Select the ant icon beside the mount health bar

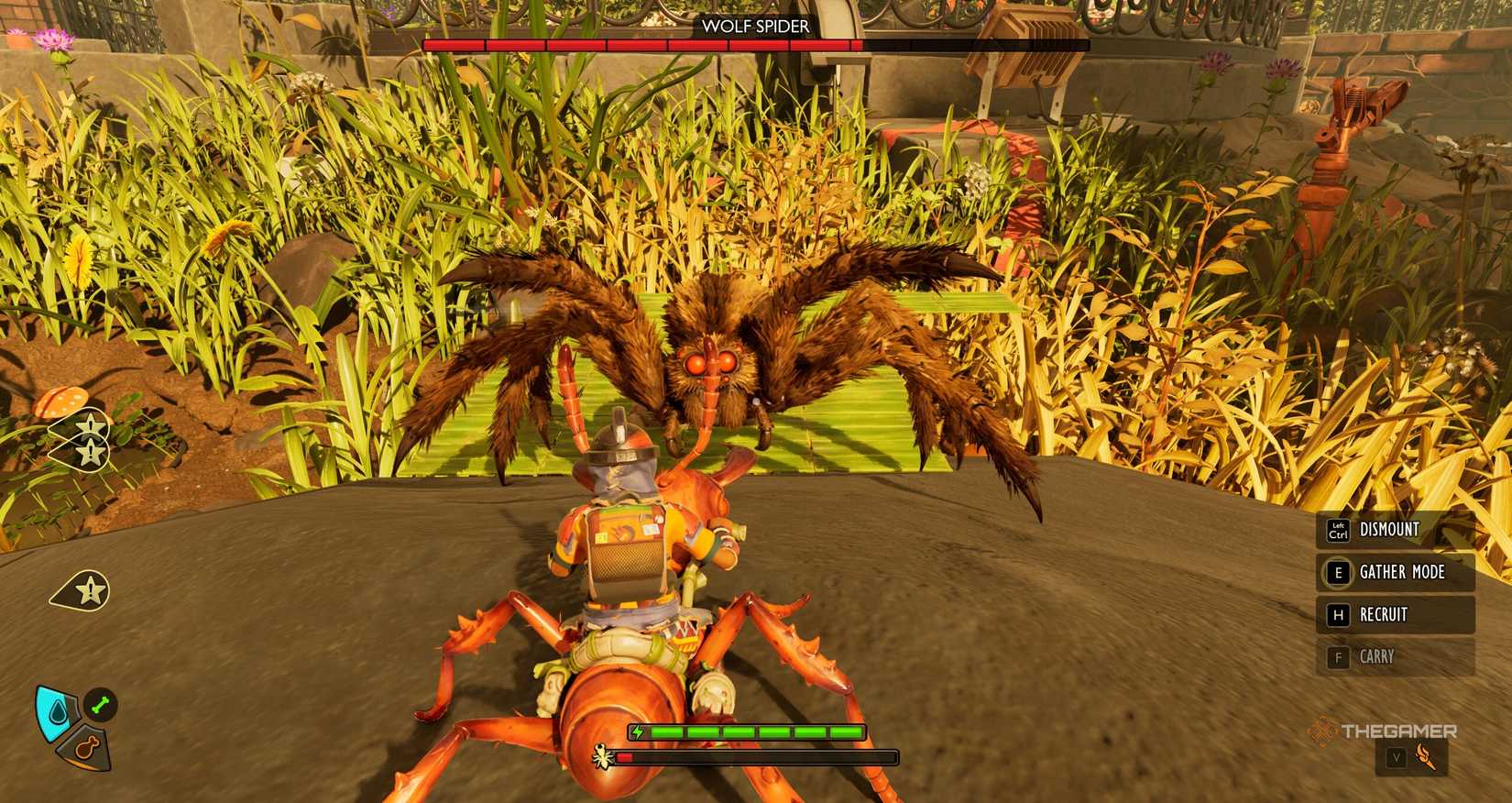pos(602,756)
